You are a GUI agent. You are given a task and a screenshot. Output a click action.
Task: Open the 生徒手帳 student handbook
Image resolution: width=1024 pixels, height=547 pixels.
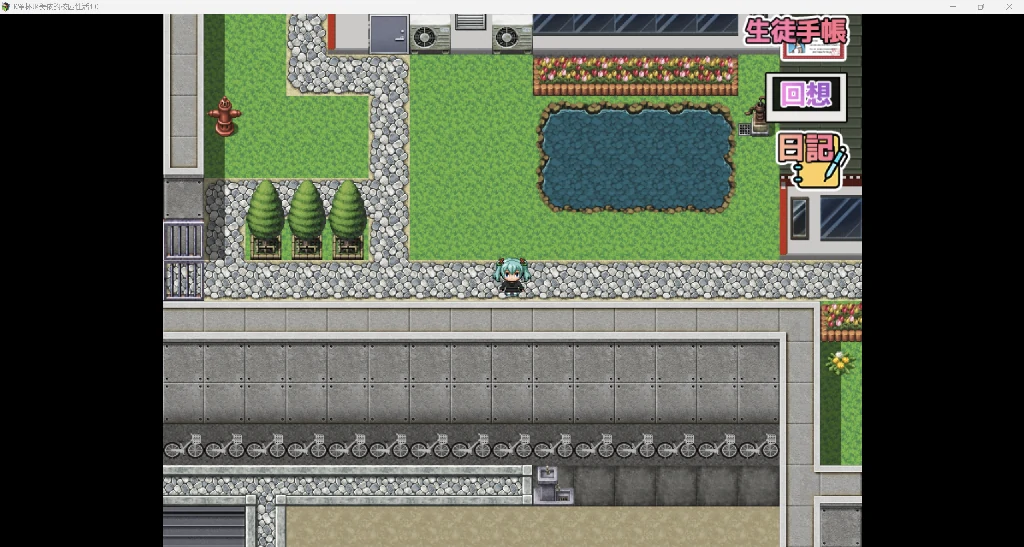797,32
